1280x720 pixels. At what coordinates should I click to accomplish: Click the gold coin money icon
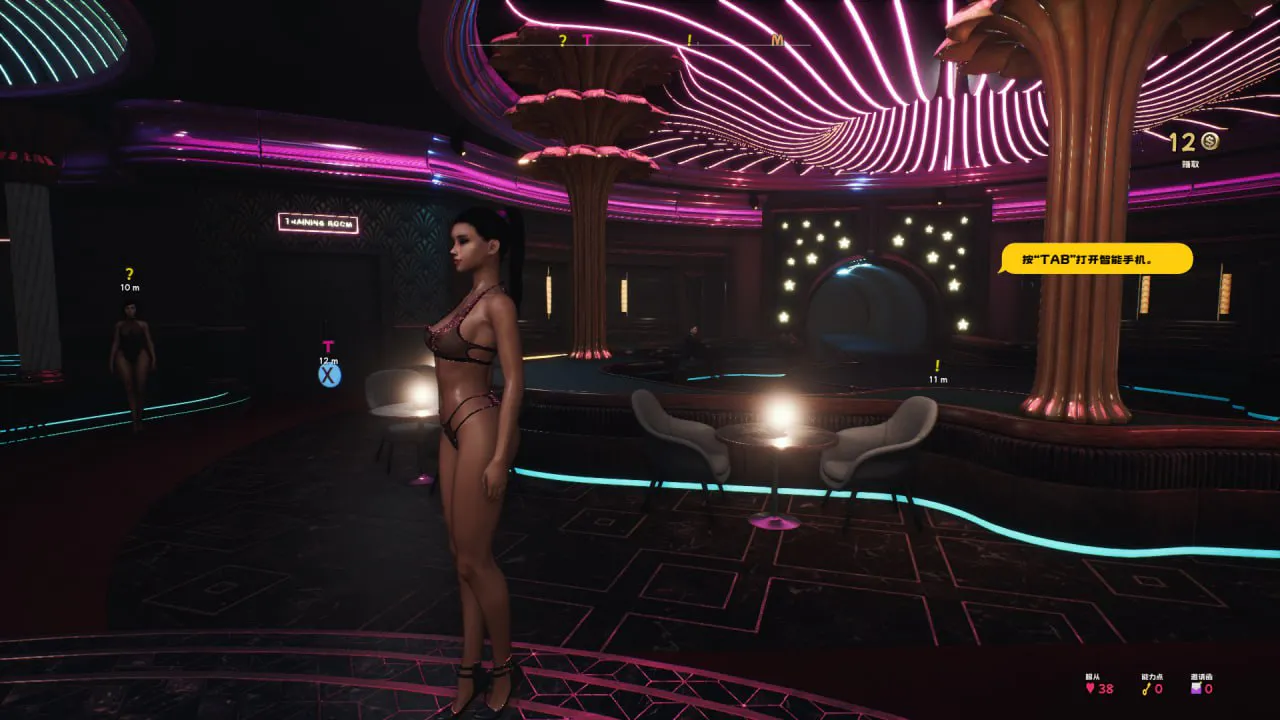tap(1210, 142)
